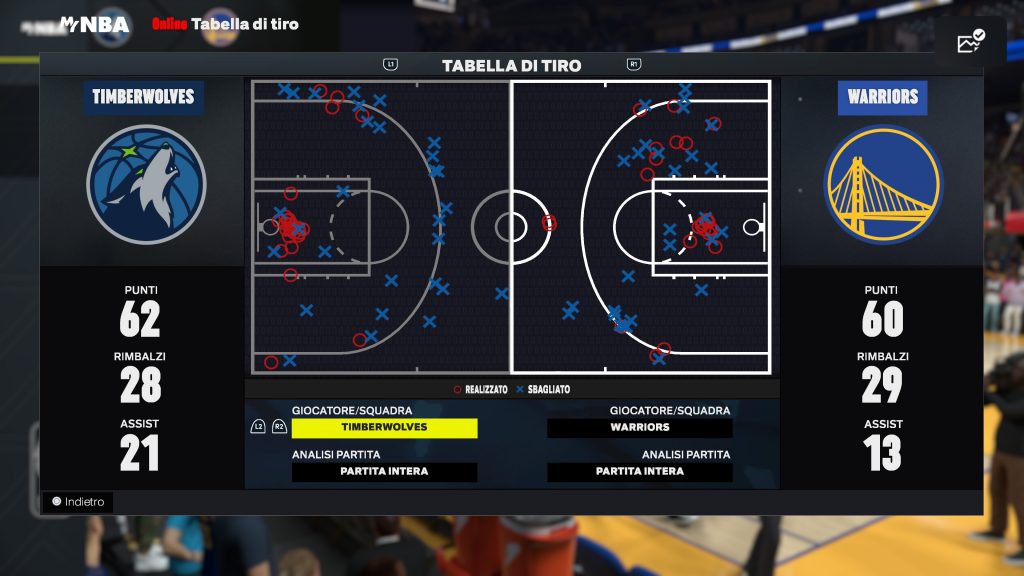Select the highlighted Timberwolves player/team selector
Screen dimensions: 1024x576
point(384,428)
